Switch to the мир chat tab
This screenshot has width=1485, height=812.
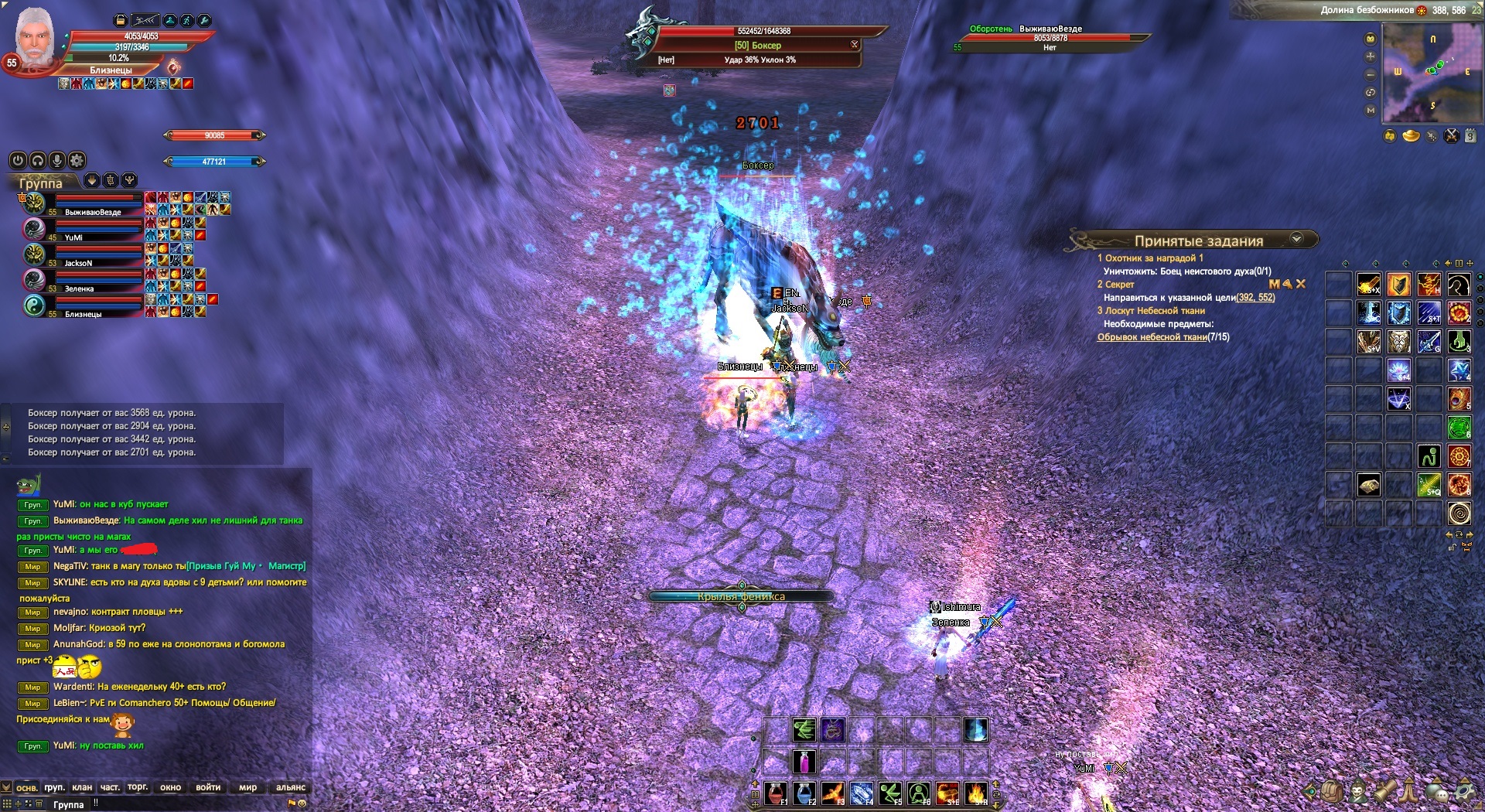(x=247, y=787)
